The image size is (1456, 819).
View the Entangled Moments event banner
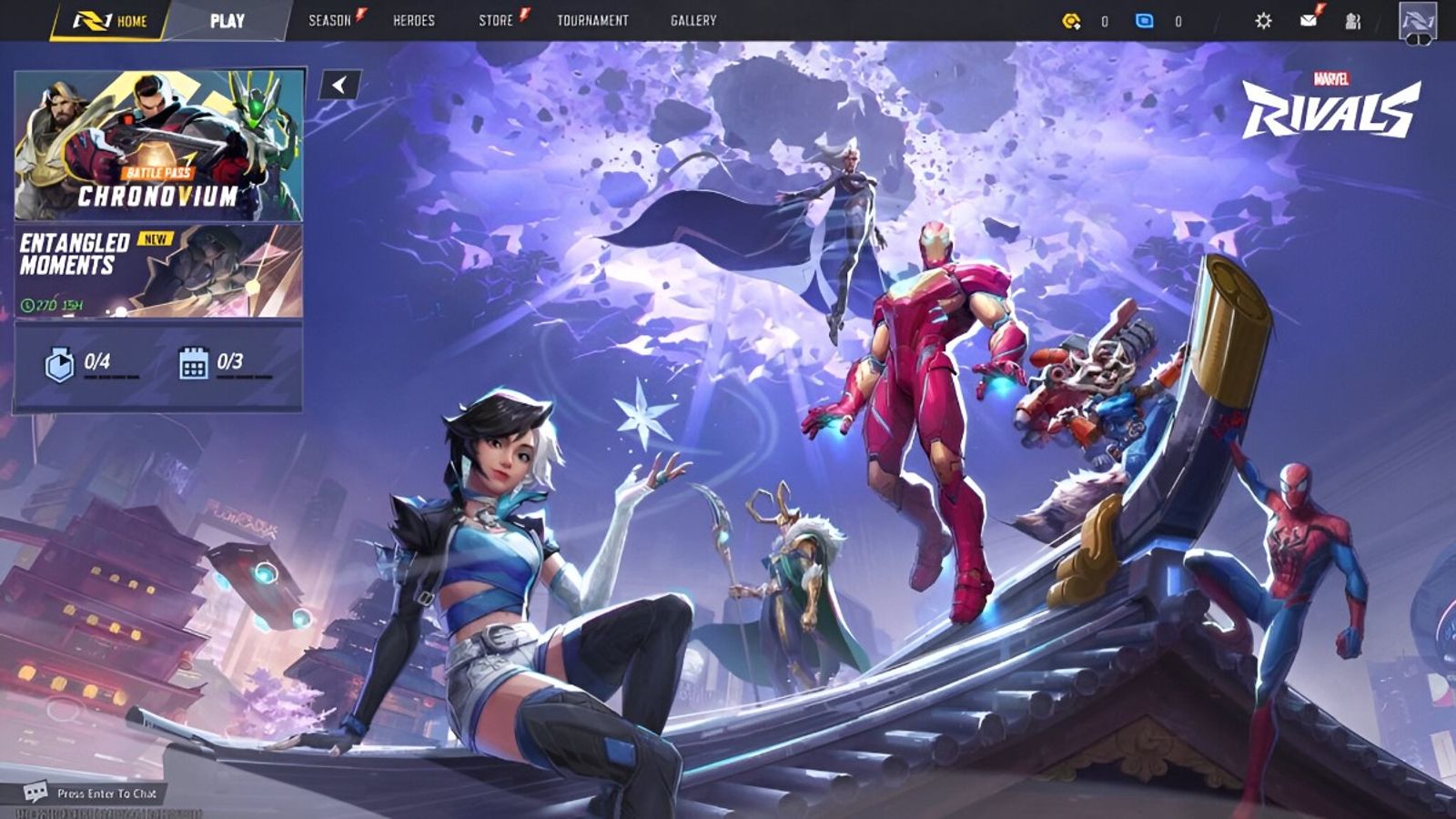click(159, 271)
